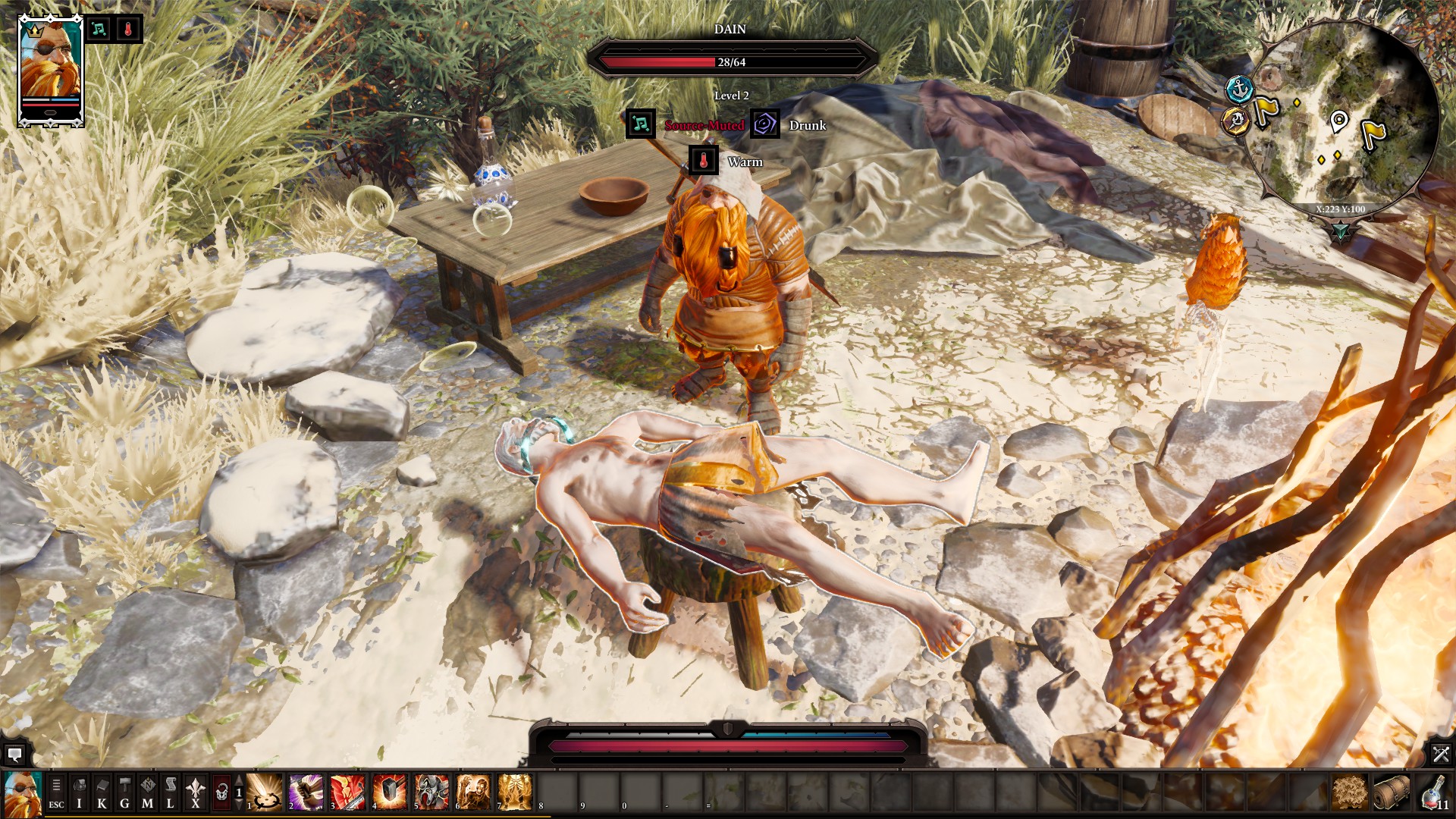Activate the horned helmet skill in slot 5
Viewport: 1456px width, 819px height.
[431, 792]
